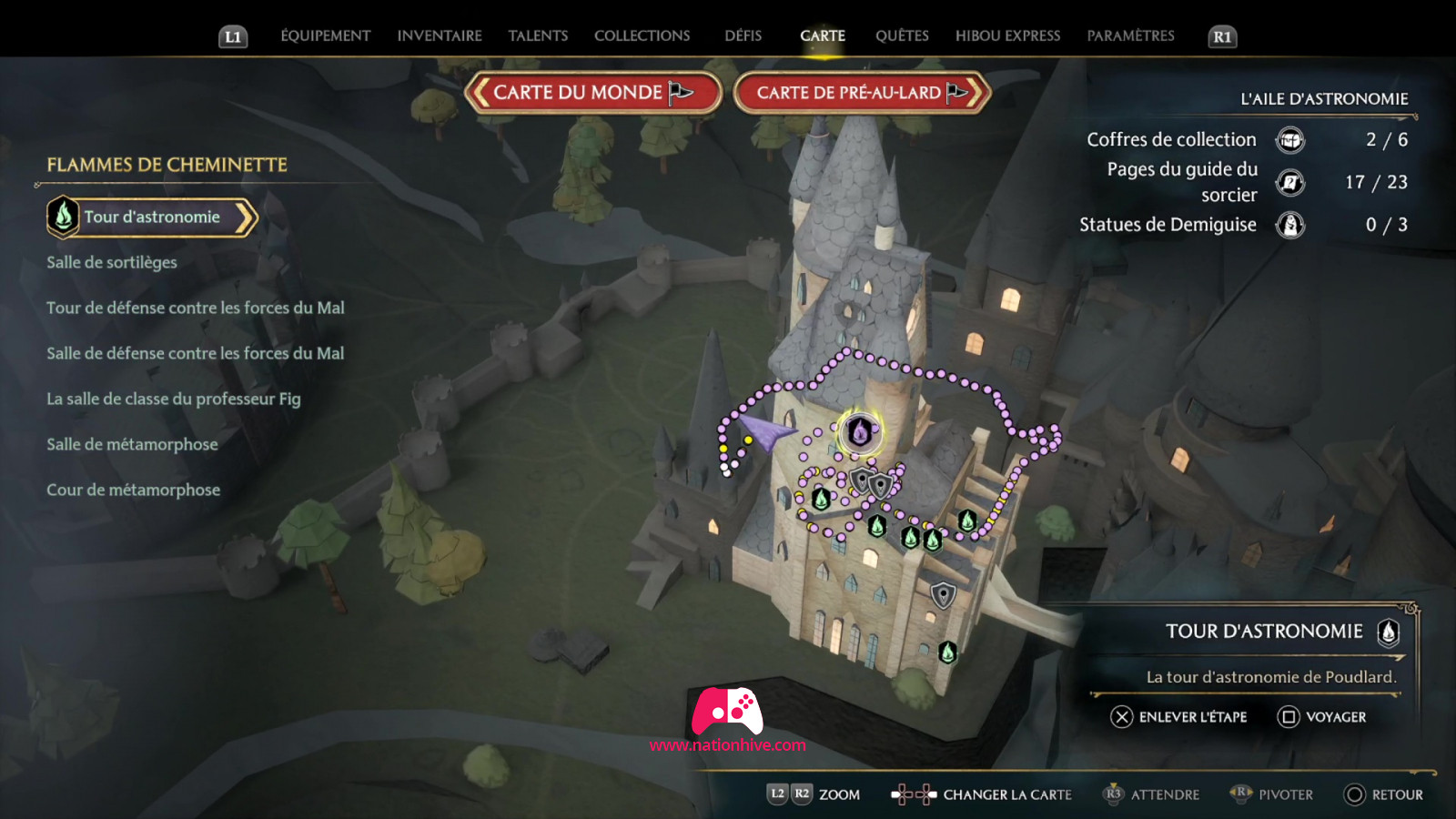Select Tour d'astronomie floo flame entry
This screenshot has height=819, width=1456.
coord(152,217)
